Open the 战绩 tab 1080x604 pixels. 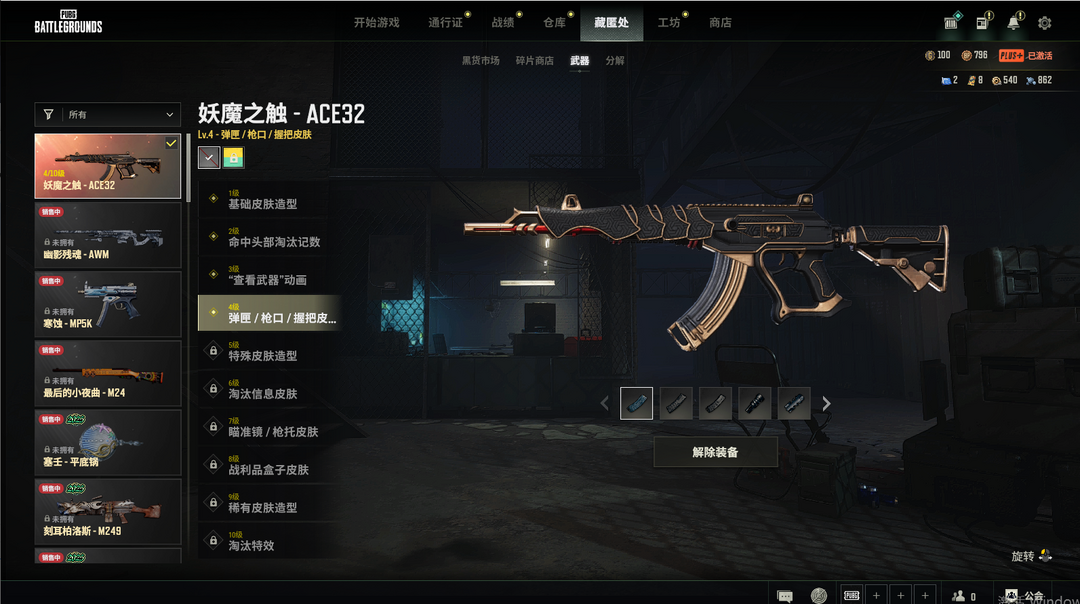[503, 22]
